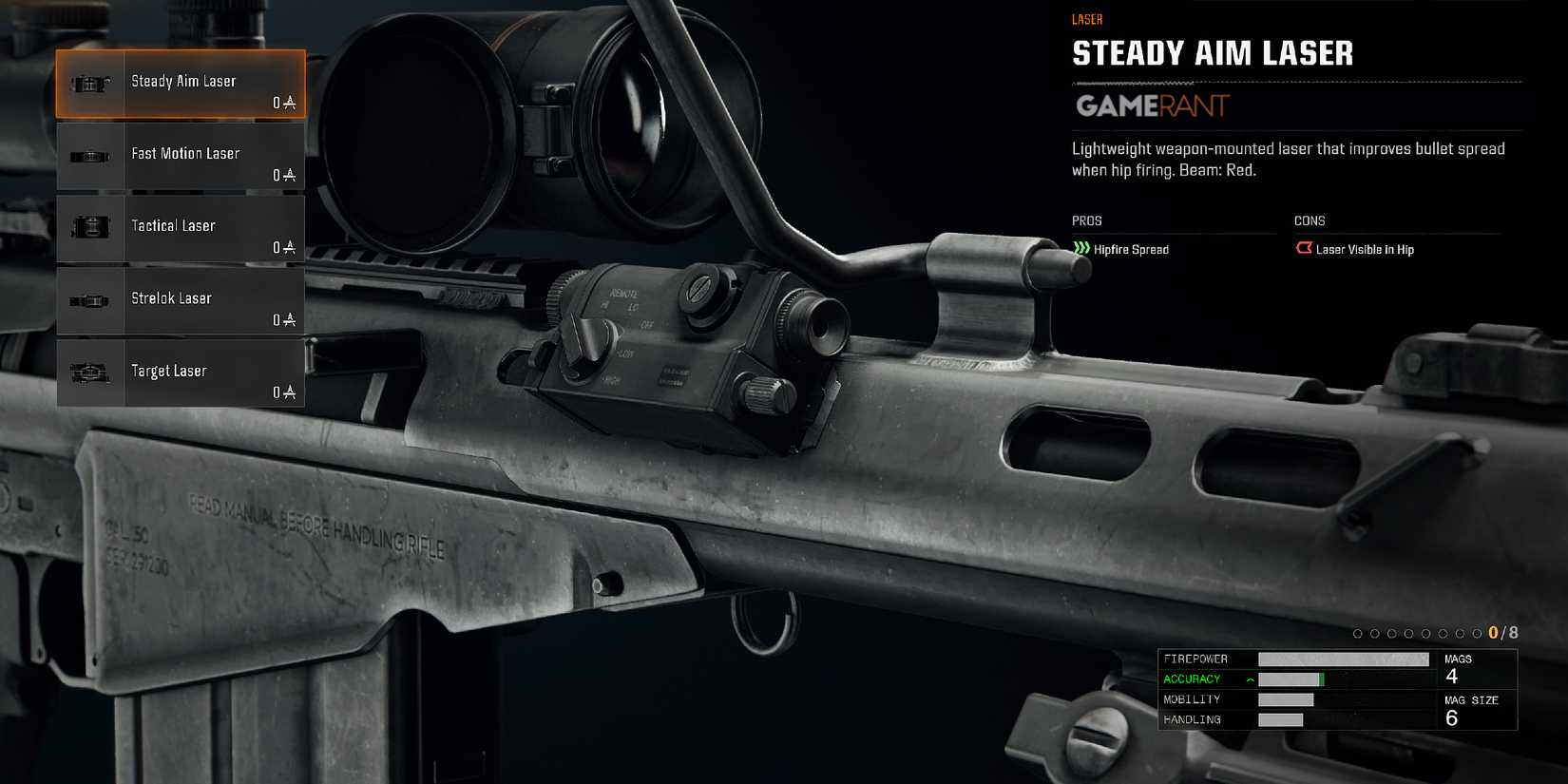Viewport: 1568px width, 784px height.
Task: Open the PROS section header
Action: click(1086, 220)
